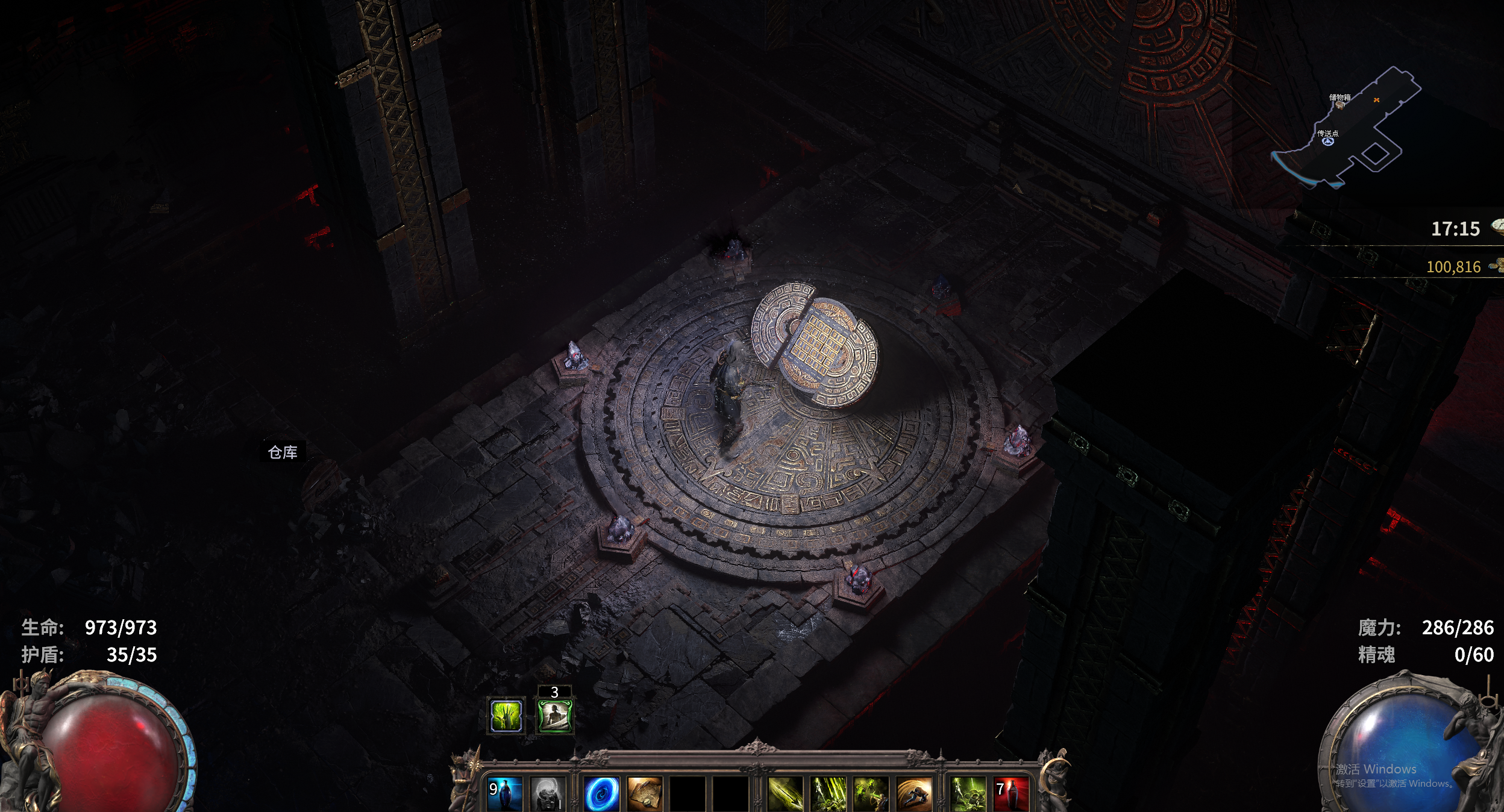Select the parchment map scroll slot

coord(644,794)
